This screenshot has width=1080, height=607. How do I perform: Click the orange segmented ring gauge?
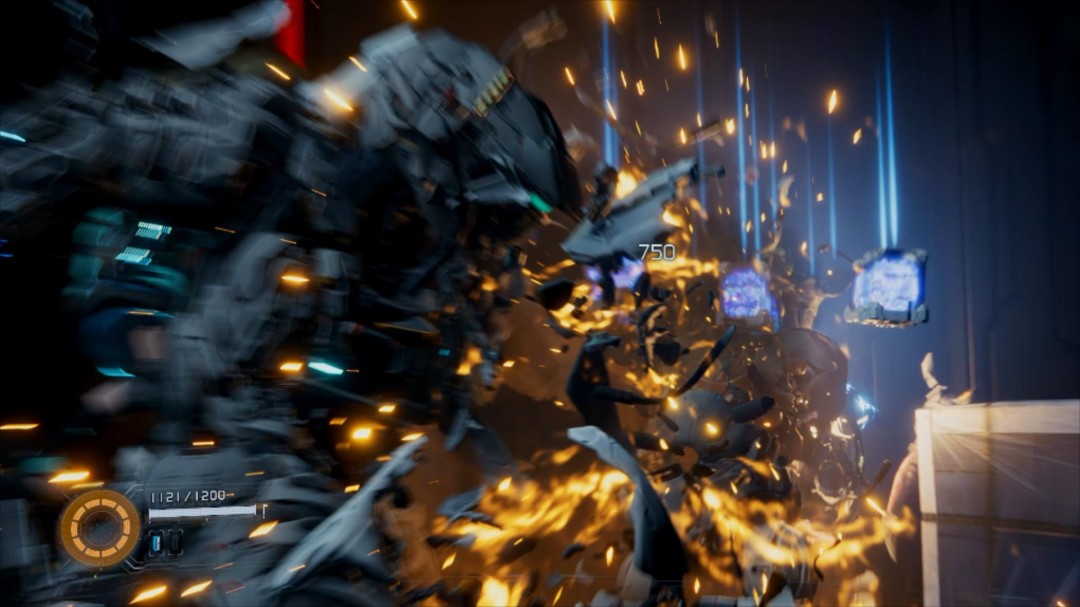point(99,527)
